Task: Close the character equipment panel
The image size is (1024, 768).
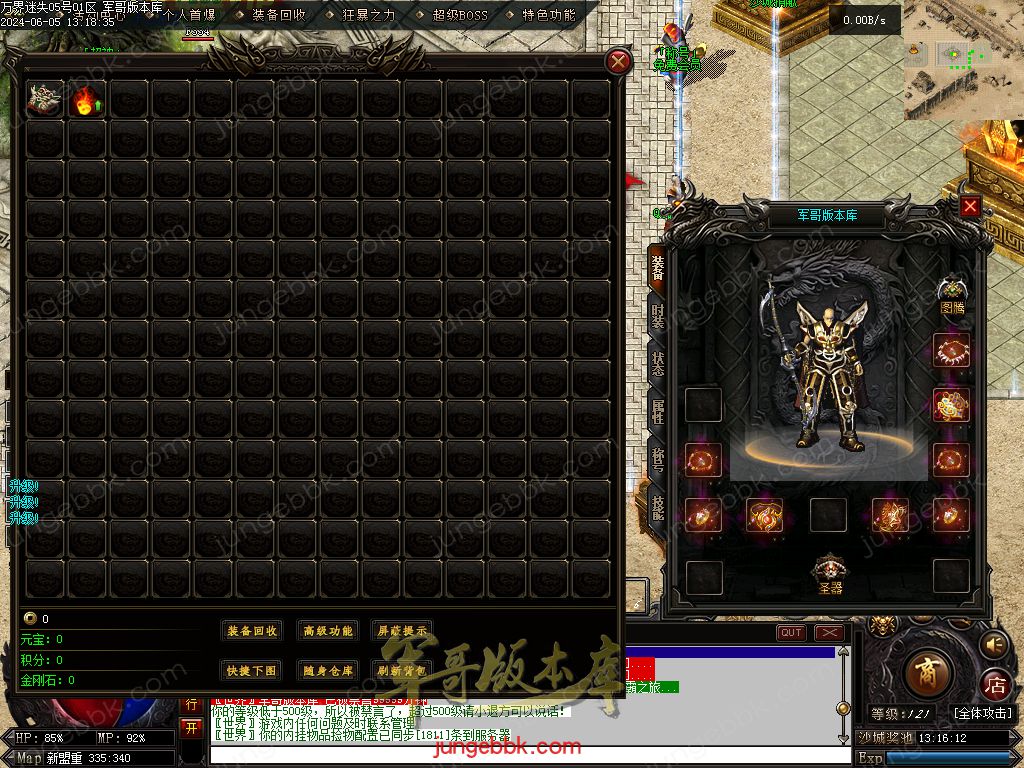Action: pyautogui.click(x=970, y=206)
